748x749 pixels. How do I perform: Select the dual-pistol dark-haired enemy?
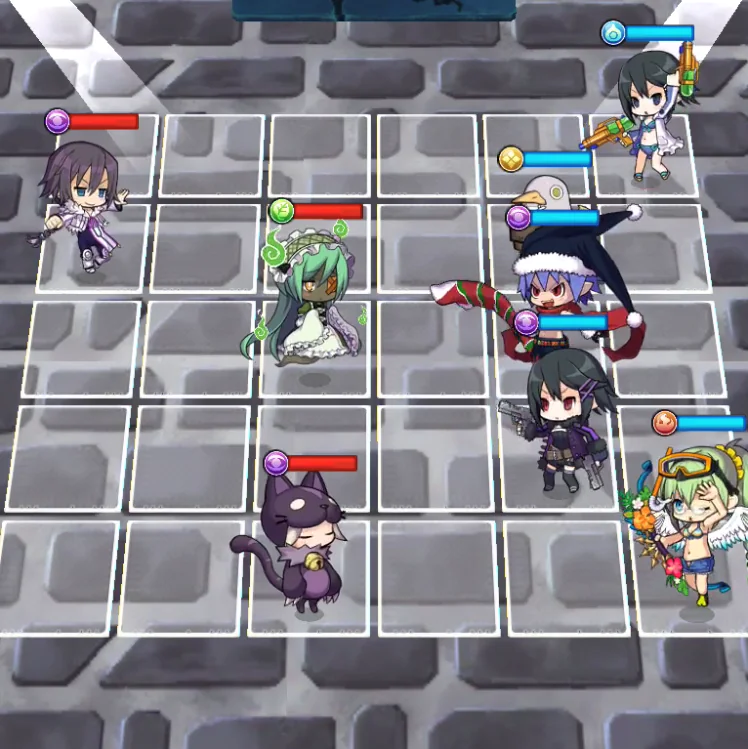pos(562,416)
